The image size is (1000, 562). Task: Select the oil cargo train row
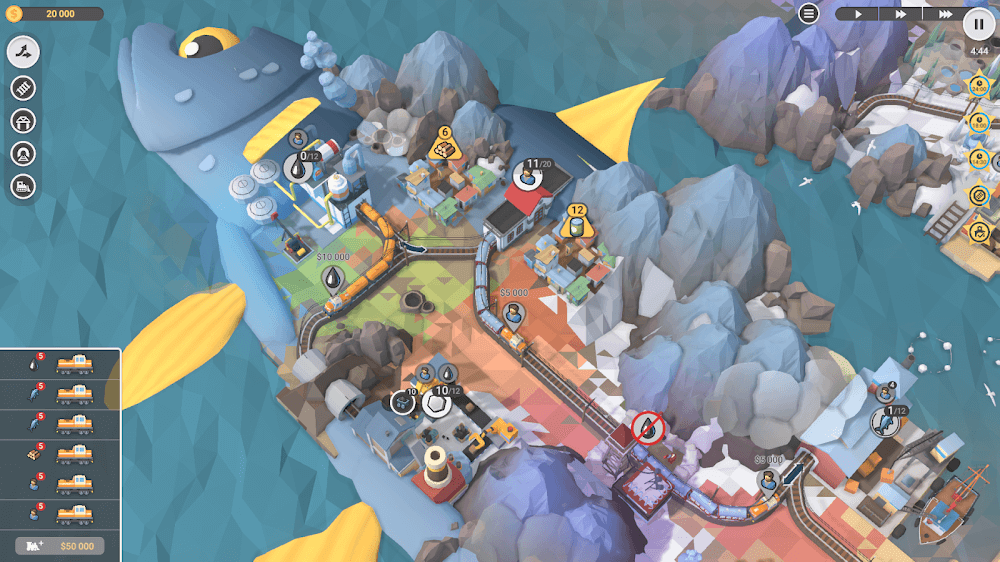tap(60, 364)
